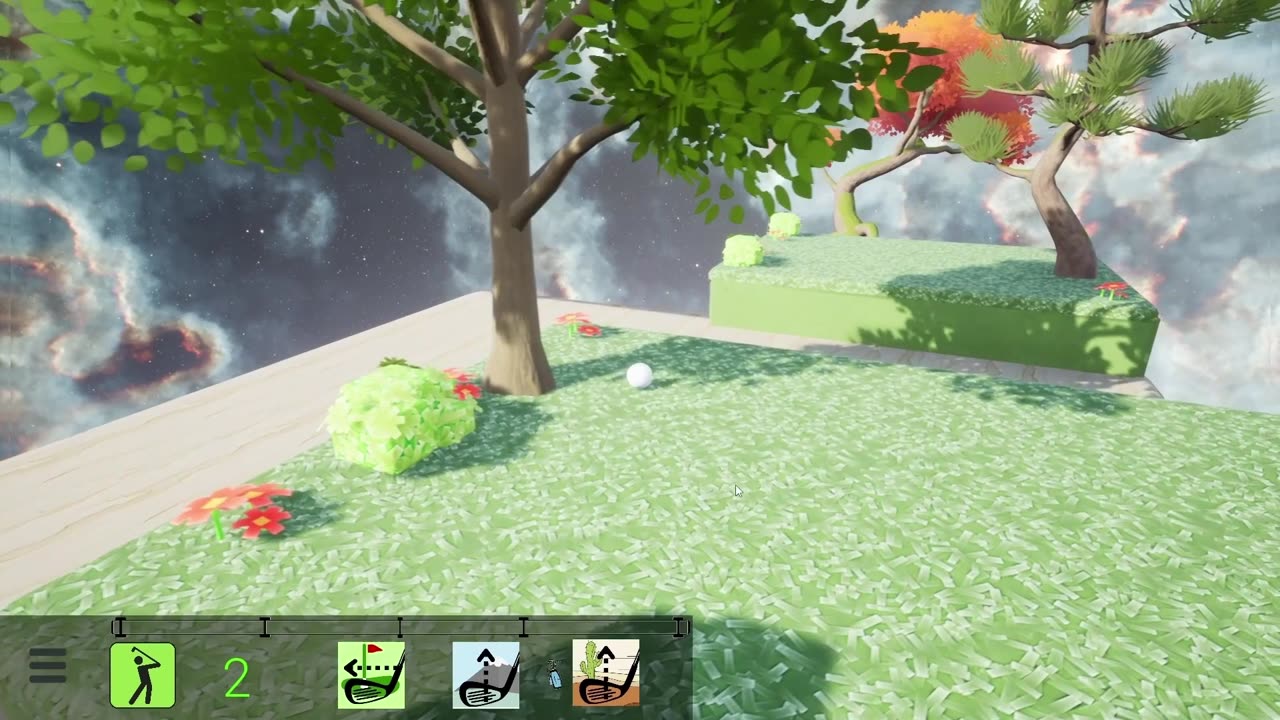Open the hamburger menu
The height and width of the screenshot is (720, 1280).
point(47,666)
